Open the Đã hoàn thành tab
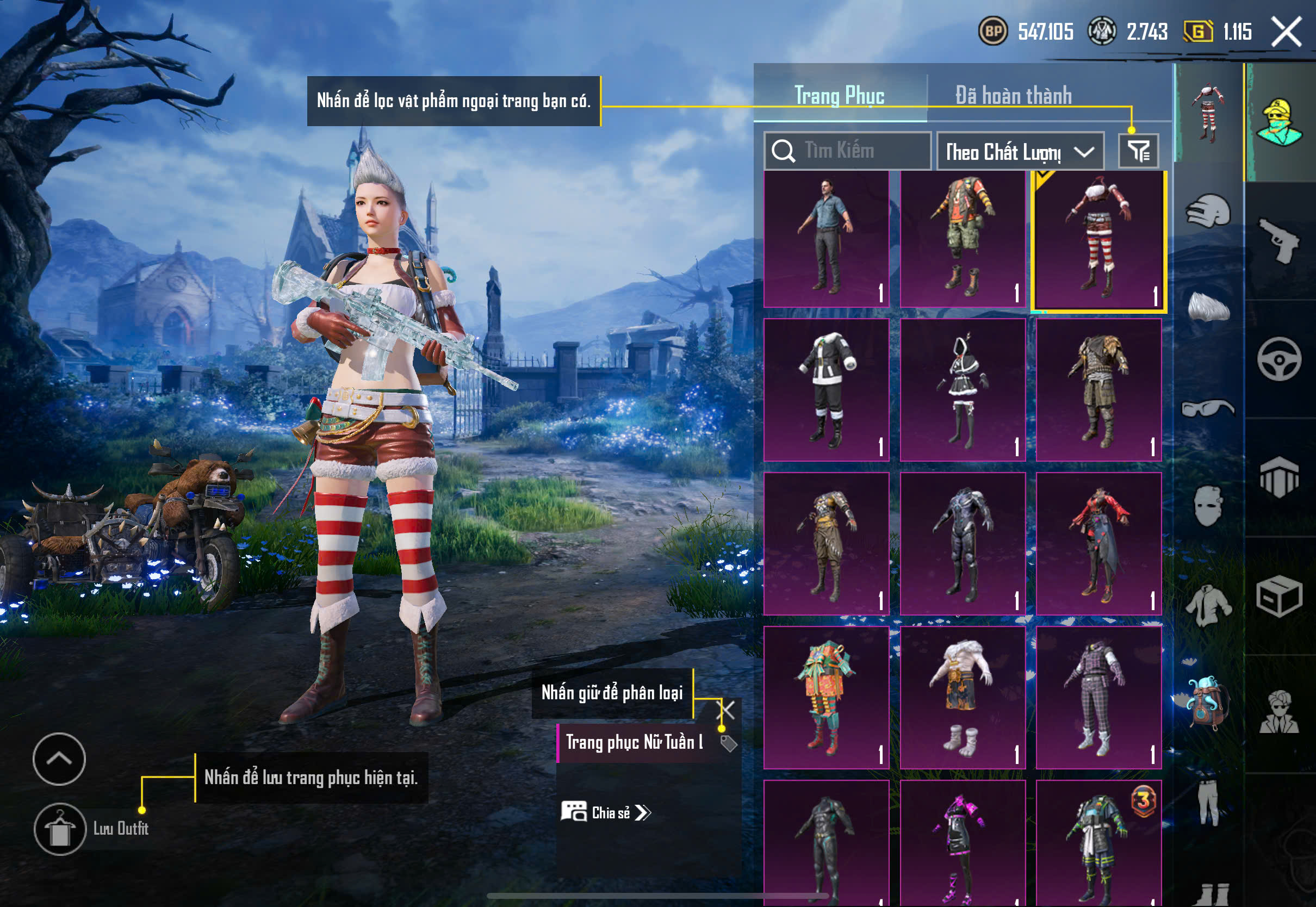The width and height of the screenshot is (1316, 907). point(1013,96)
